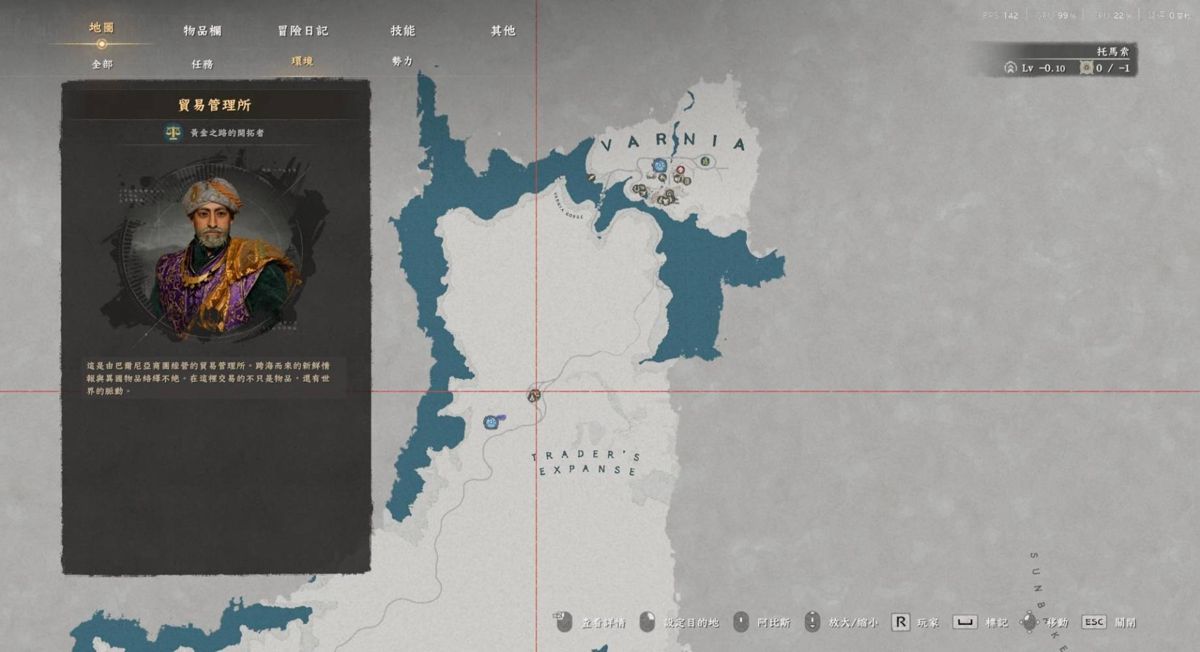
Task: Click the 托馬索 player level panel
Action: 1070,60
